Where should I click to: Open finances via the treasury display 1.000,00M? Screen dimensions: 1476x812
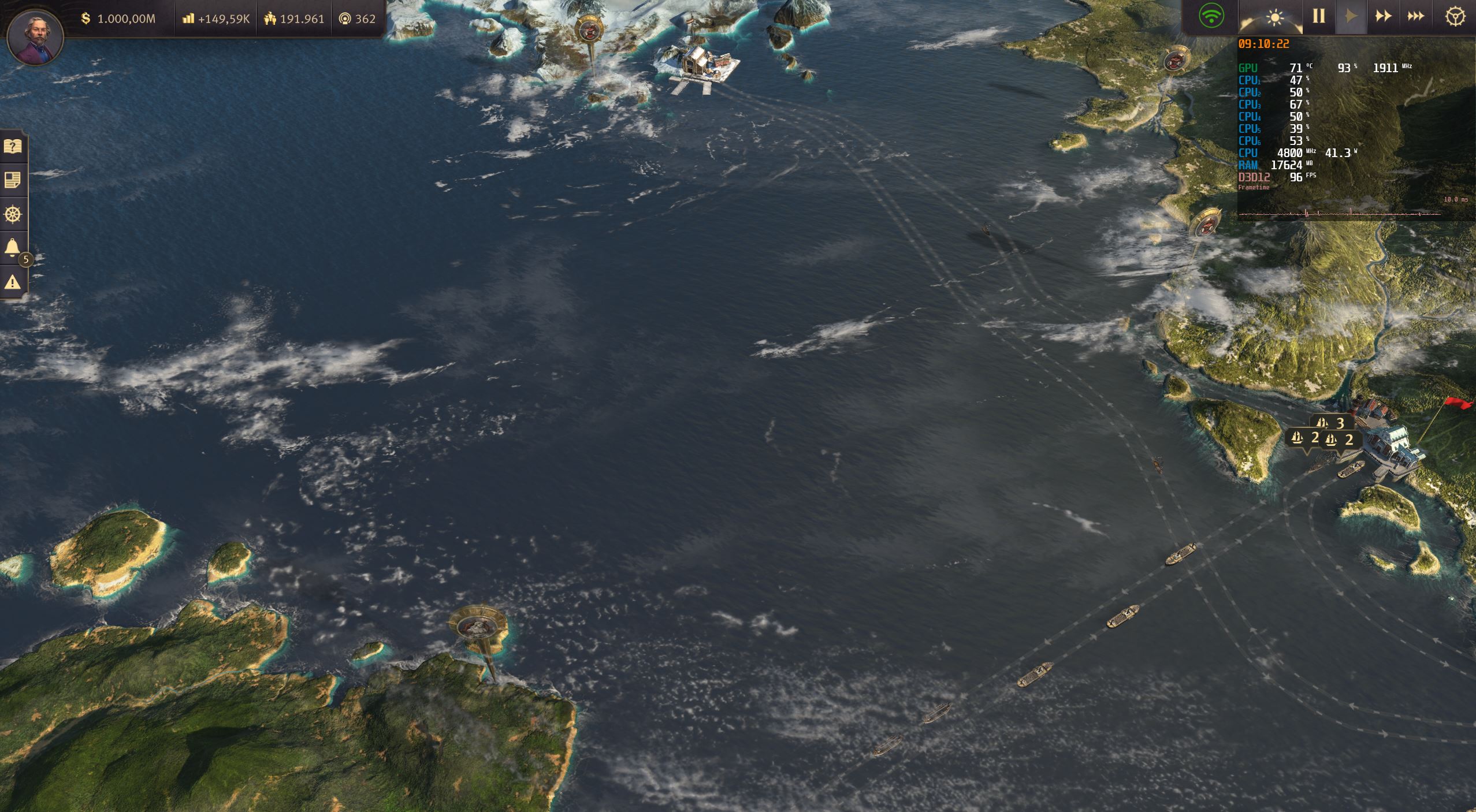[118, 18]
